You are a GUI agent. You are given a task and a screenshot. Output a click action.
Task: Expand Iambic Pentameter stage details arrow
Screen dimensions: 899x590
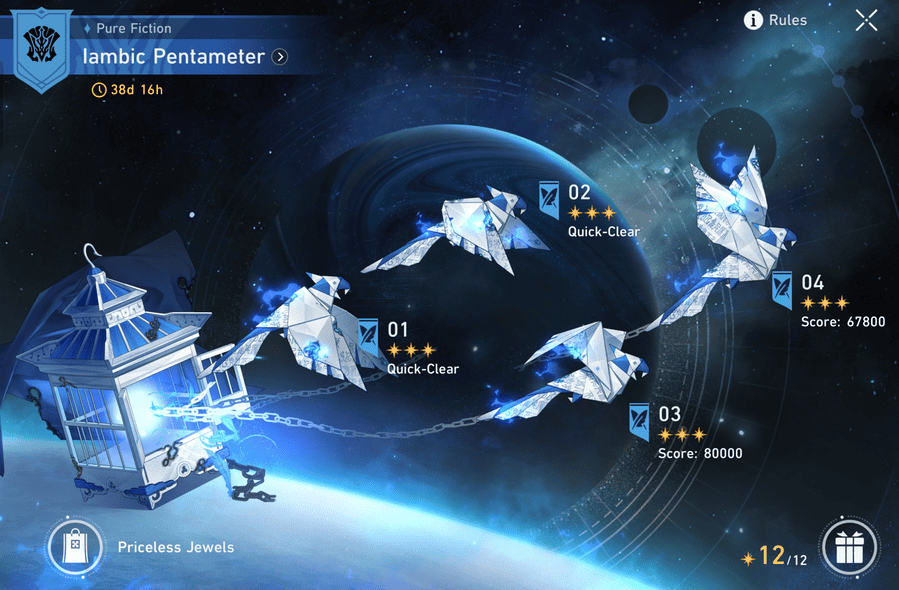point(280,57)
